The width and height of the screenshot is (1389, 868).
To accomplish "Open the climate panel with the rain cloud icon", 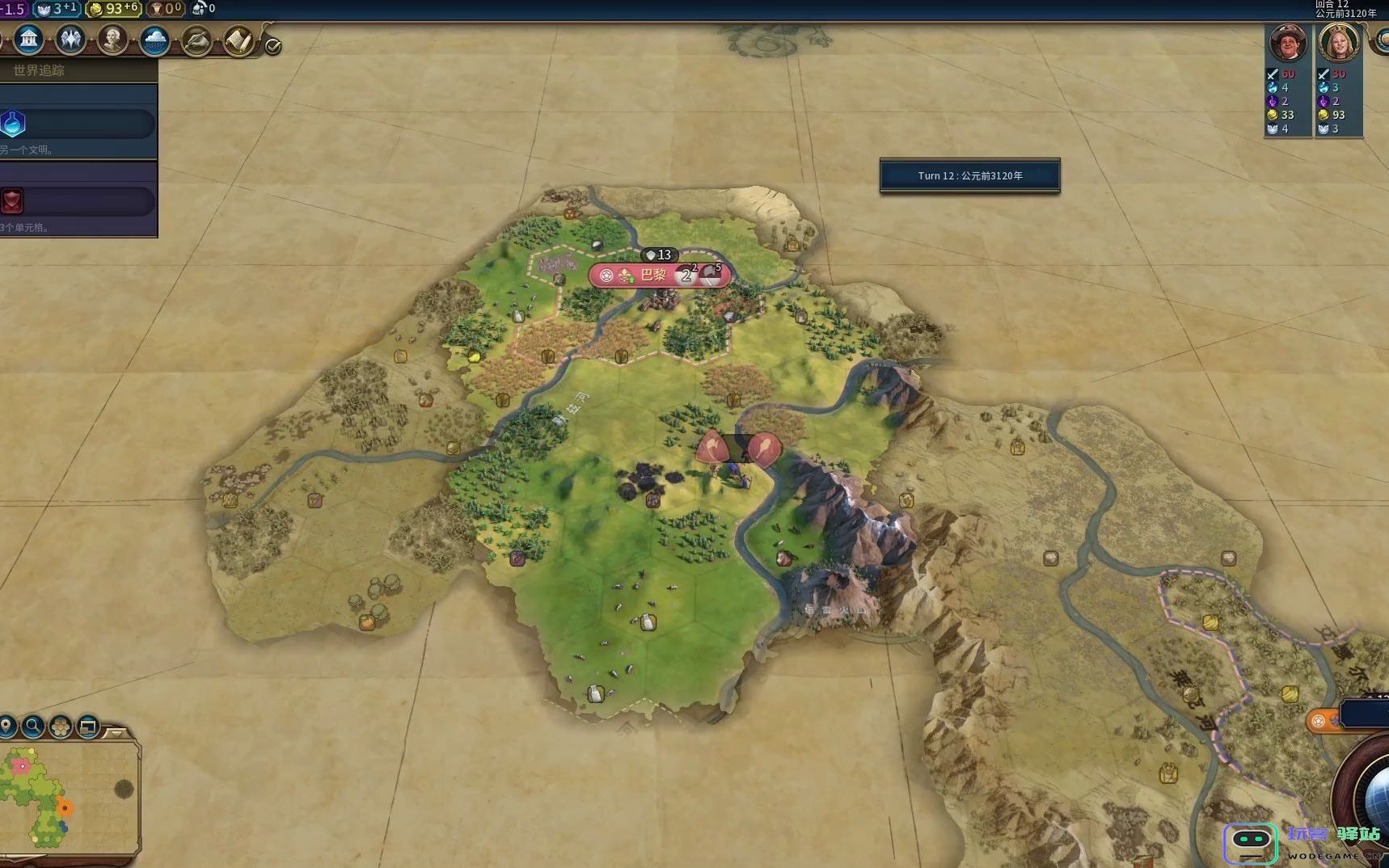I will coord(154,40).
